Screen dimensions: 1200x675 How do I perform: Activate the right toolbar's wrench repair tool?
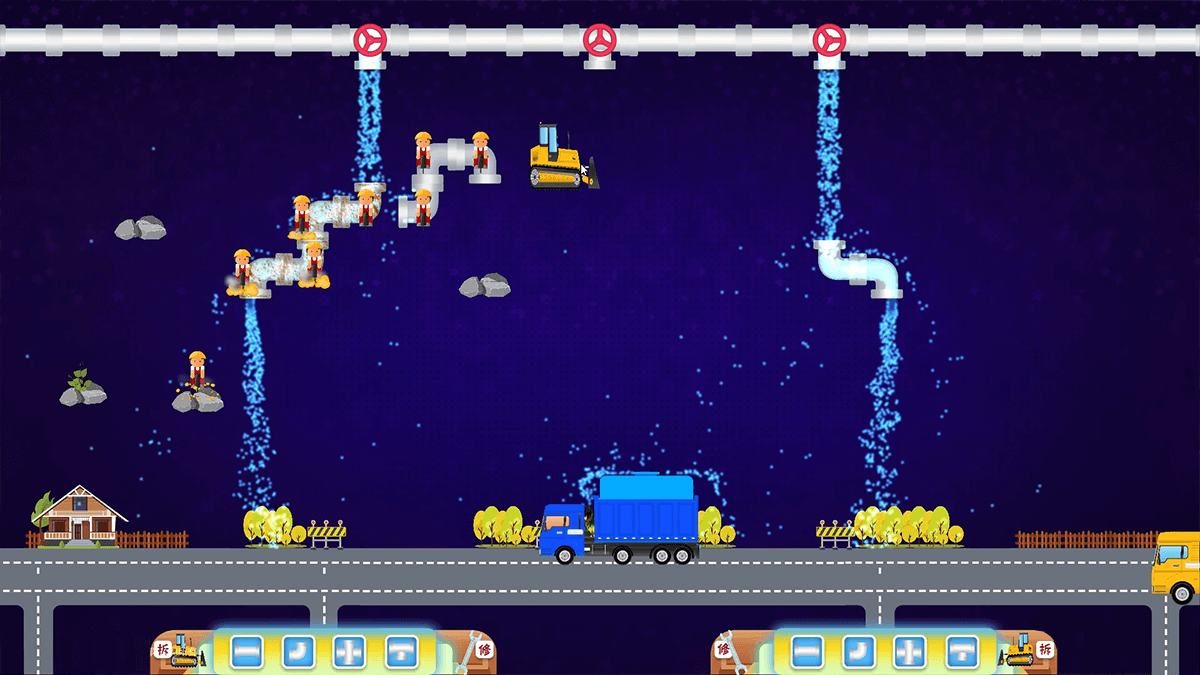click(732, 651)
